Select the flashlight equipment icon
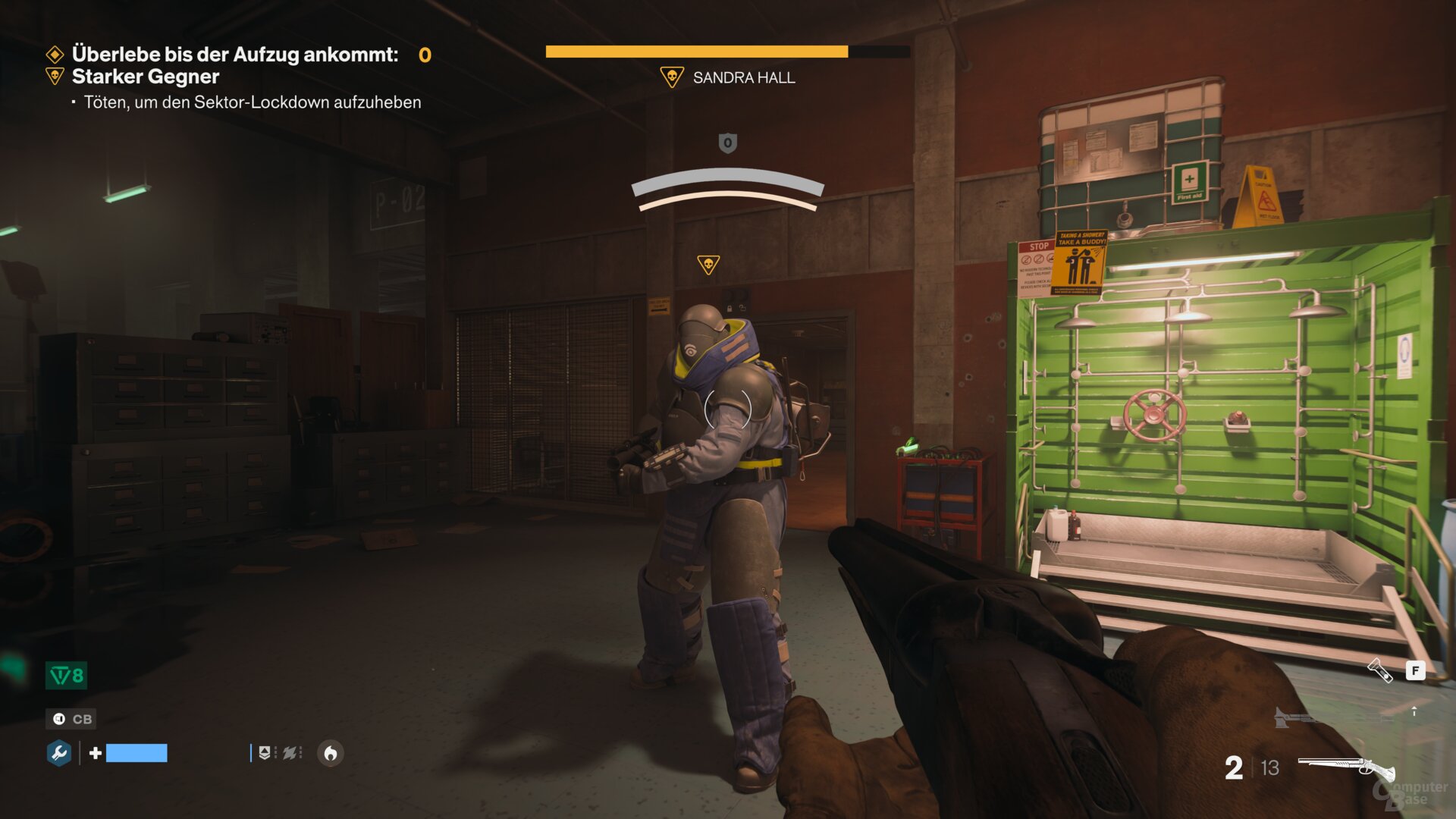Screen dimensions: 1456x819 pyautogui.click(x=1380, y=670)
